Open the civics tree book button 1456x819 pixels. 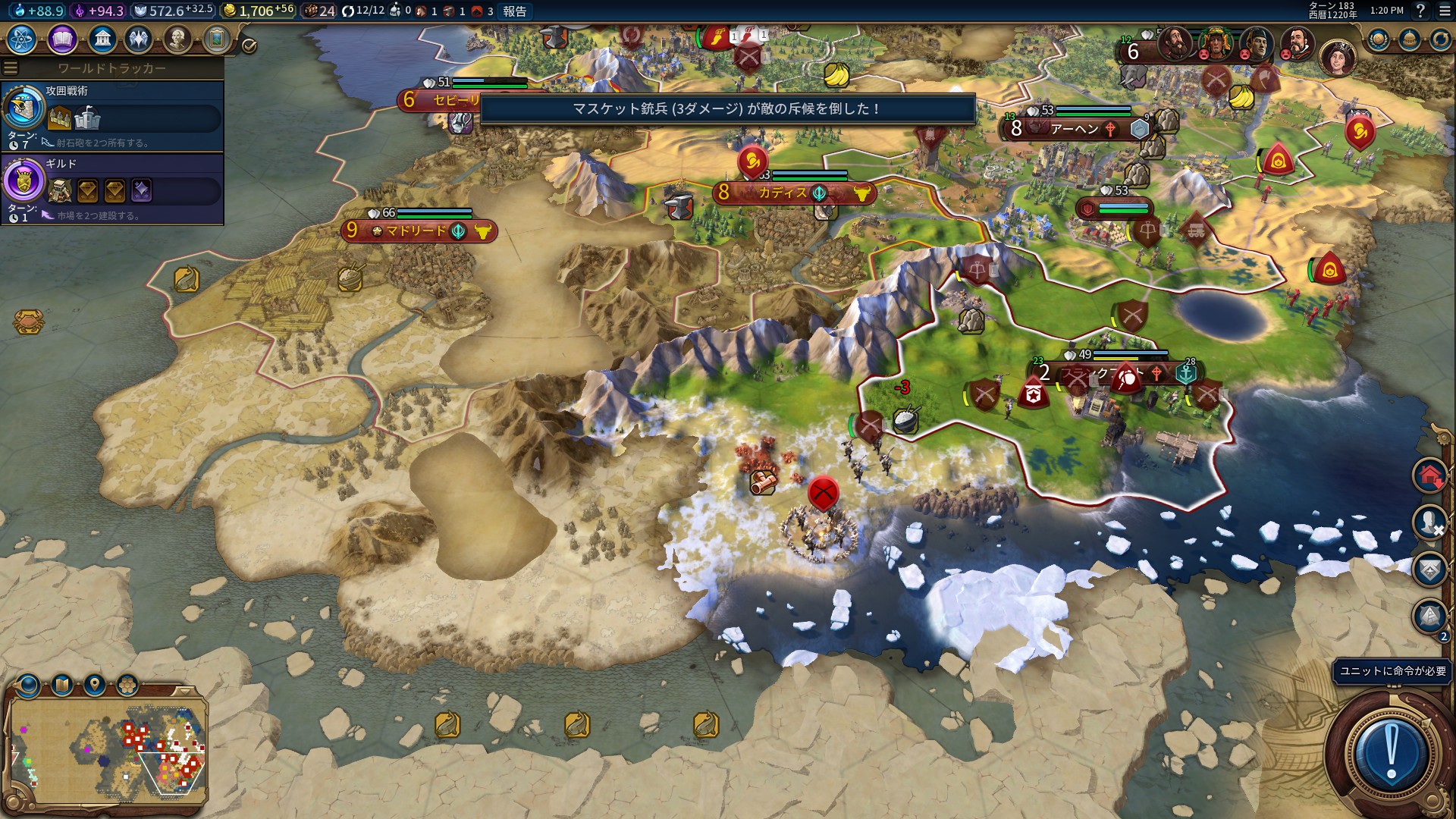62,39
